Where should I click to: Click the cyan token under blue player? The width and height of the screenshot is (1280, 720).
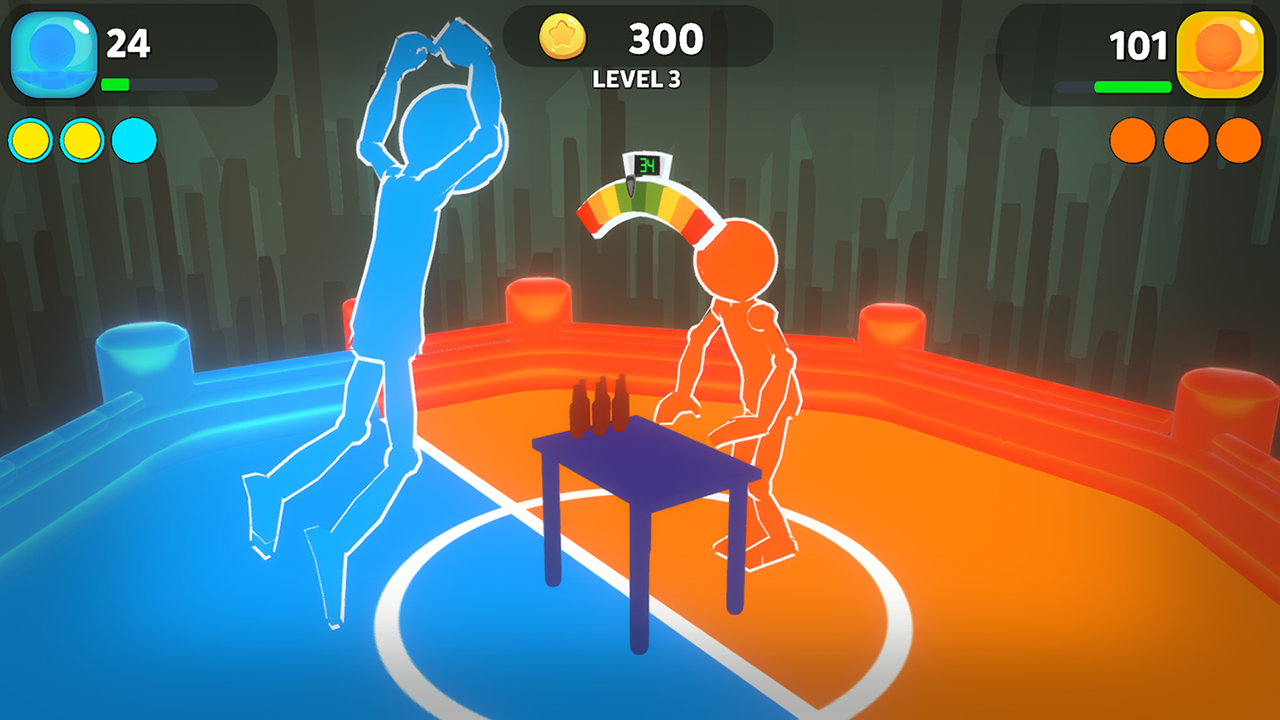132,139
